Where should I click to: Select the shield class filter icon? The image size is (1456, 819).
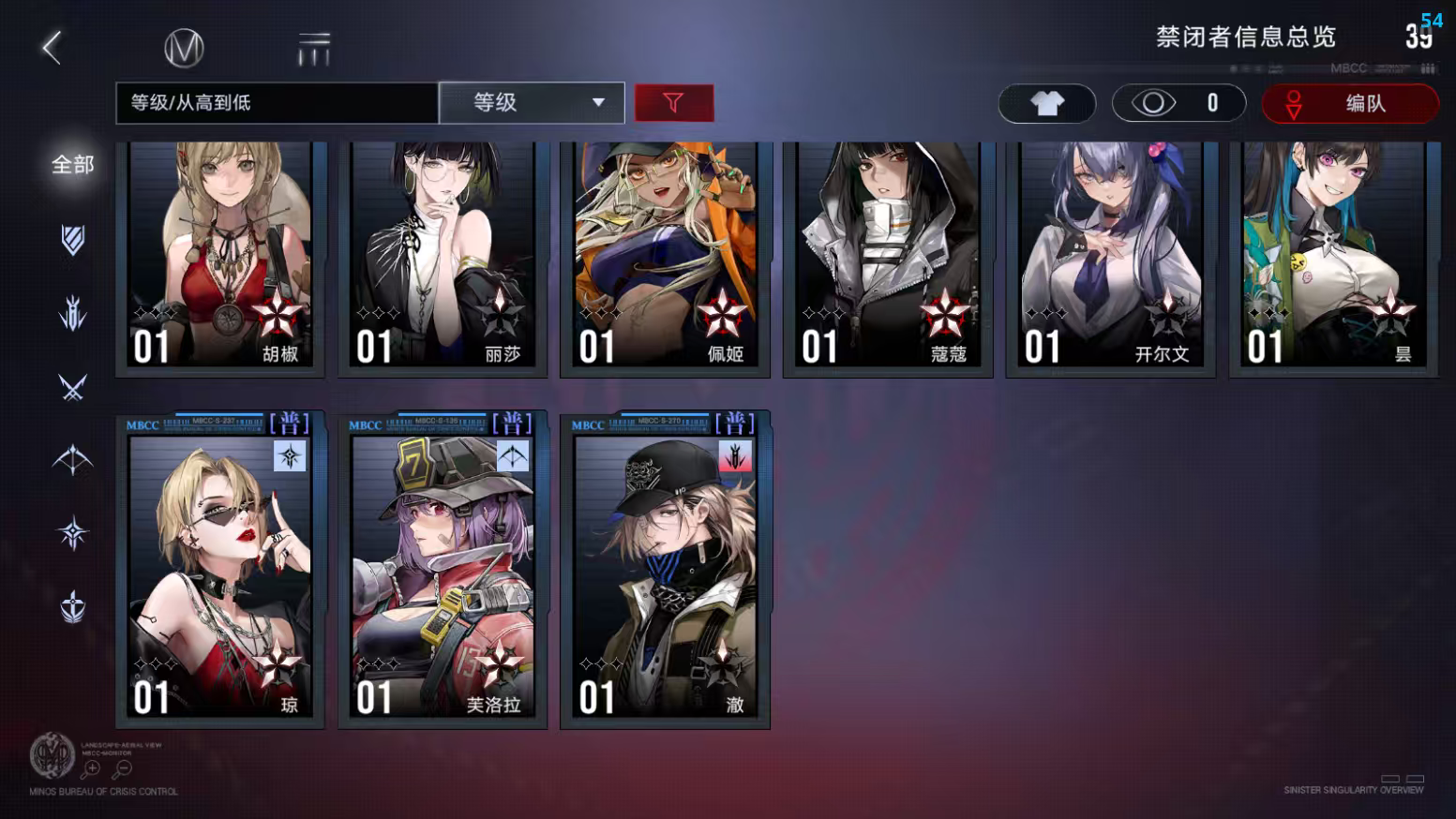coord(72,240)
